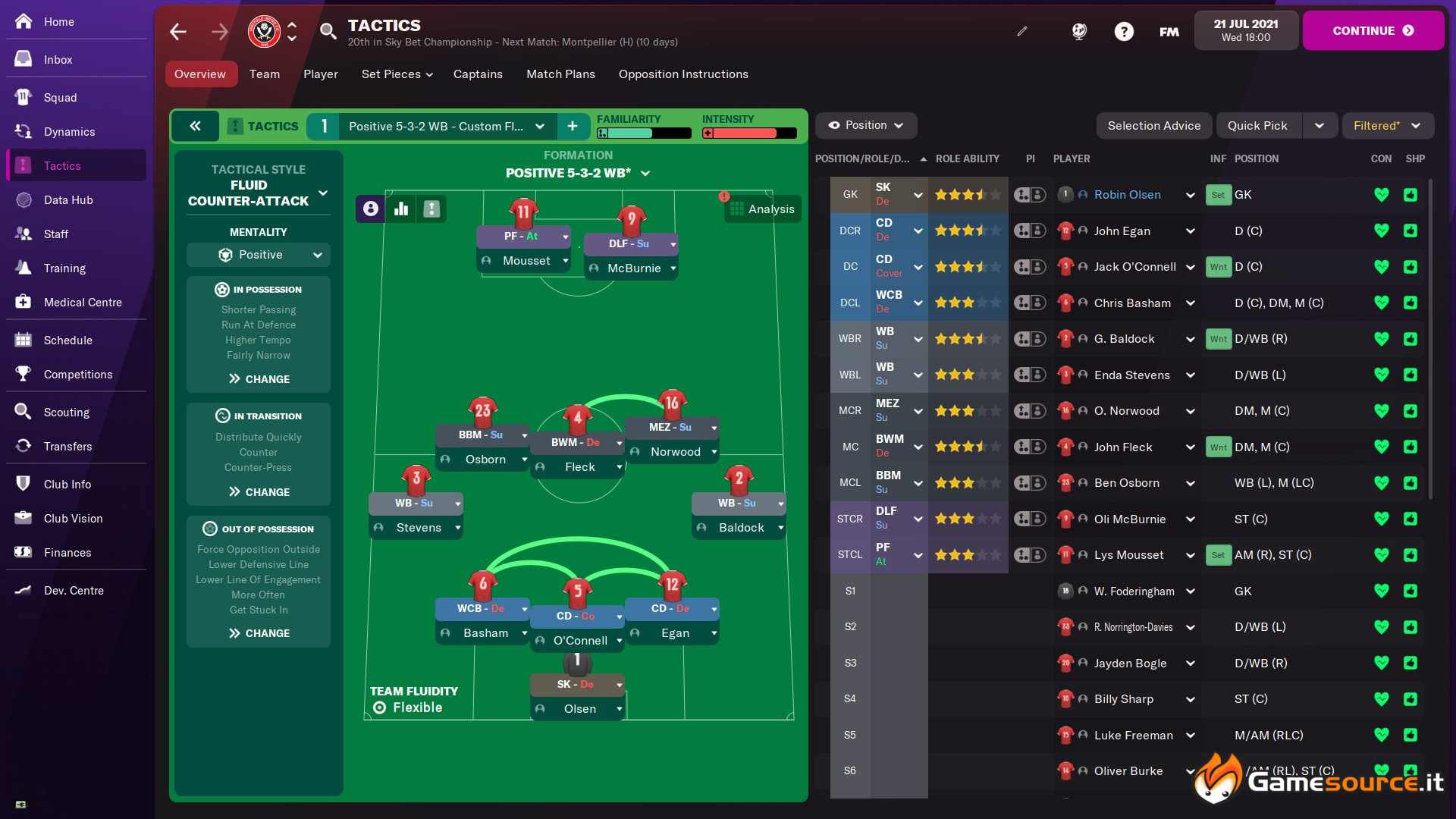Screen dimensions: 1456x819
Task: Select the bar chart icon above the formation
Action: pos(400,209)
